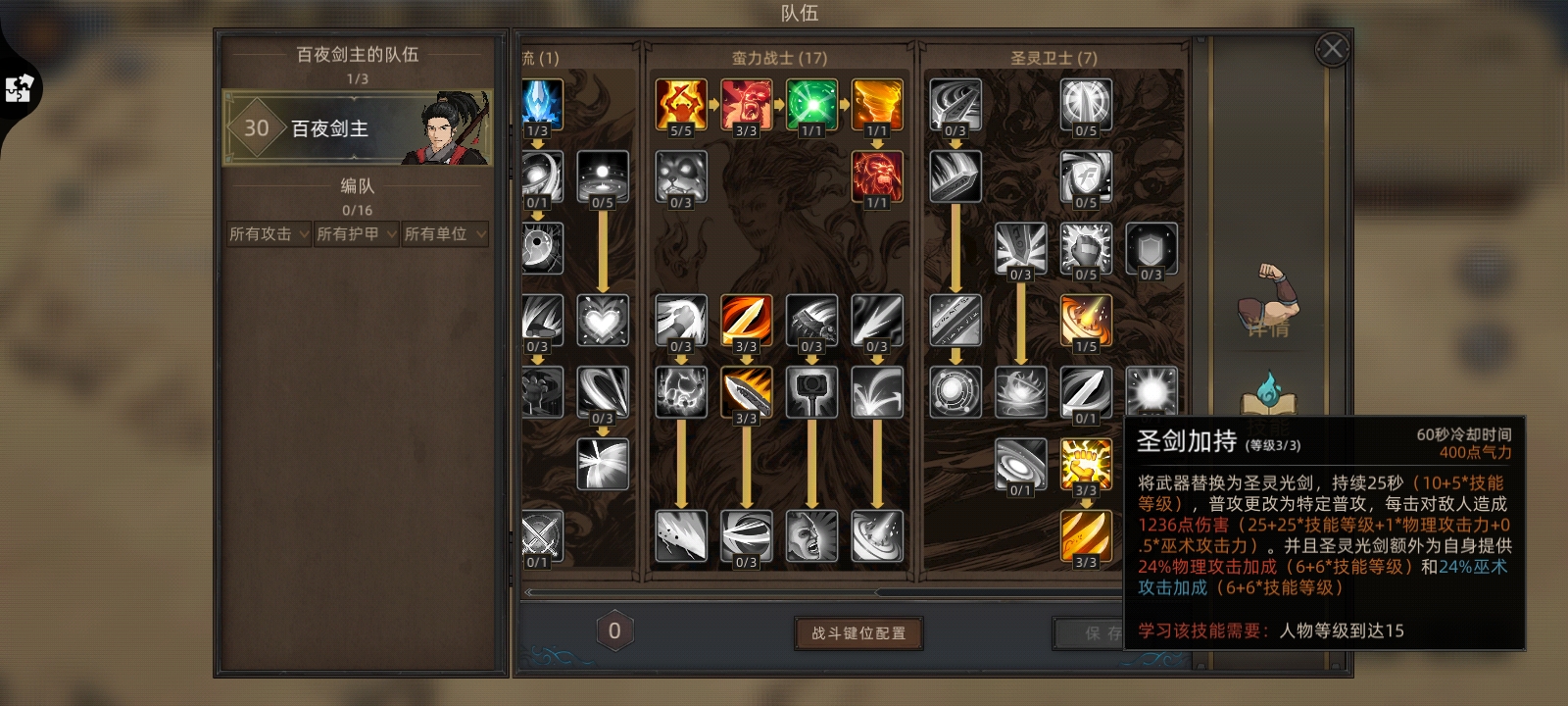Click the hammer skill icon in 蛮力战士

pos(811,392)
